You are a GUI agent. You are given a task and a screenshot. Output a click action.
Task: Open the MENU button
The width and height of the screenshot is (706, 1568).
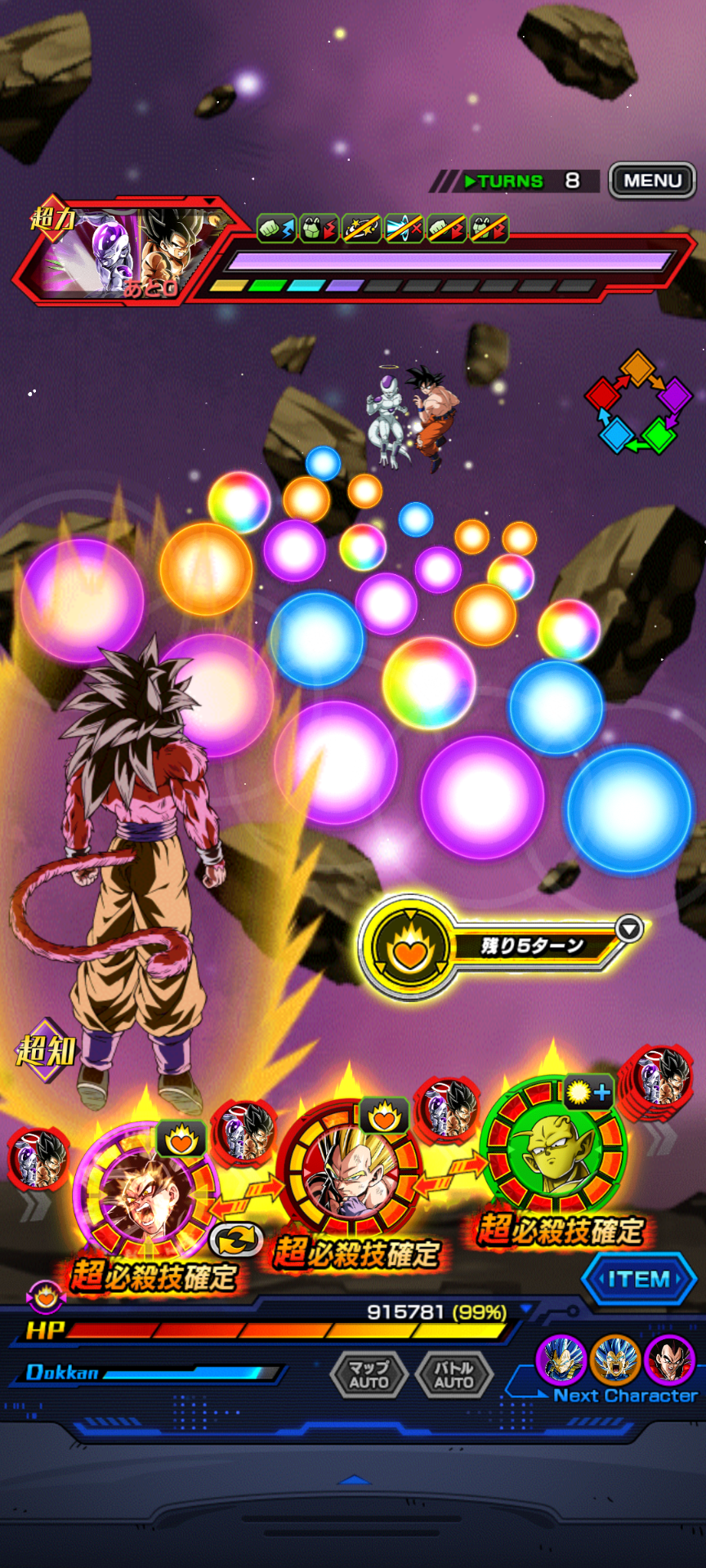tap(652, 180)
